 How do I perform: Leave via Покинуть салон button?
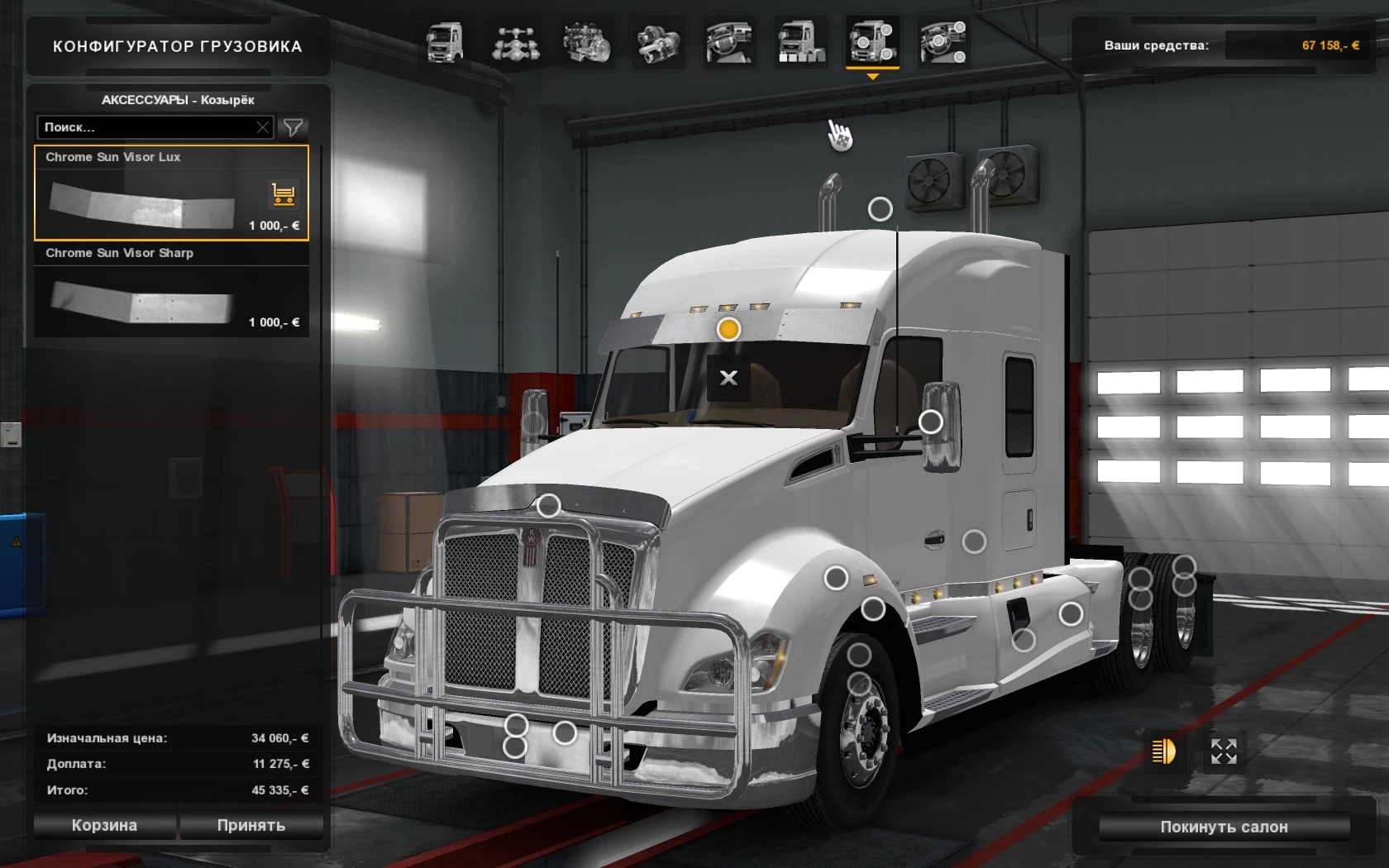click(1224, 827)
